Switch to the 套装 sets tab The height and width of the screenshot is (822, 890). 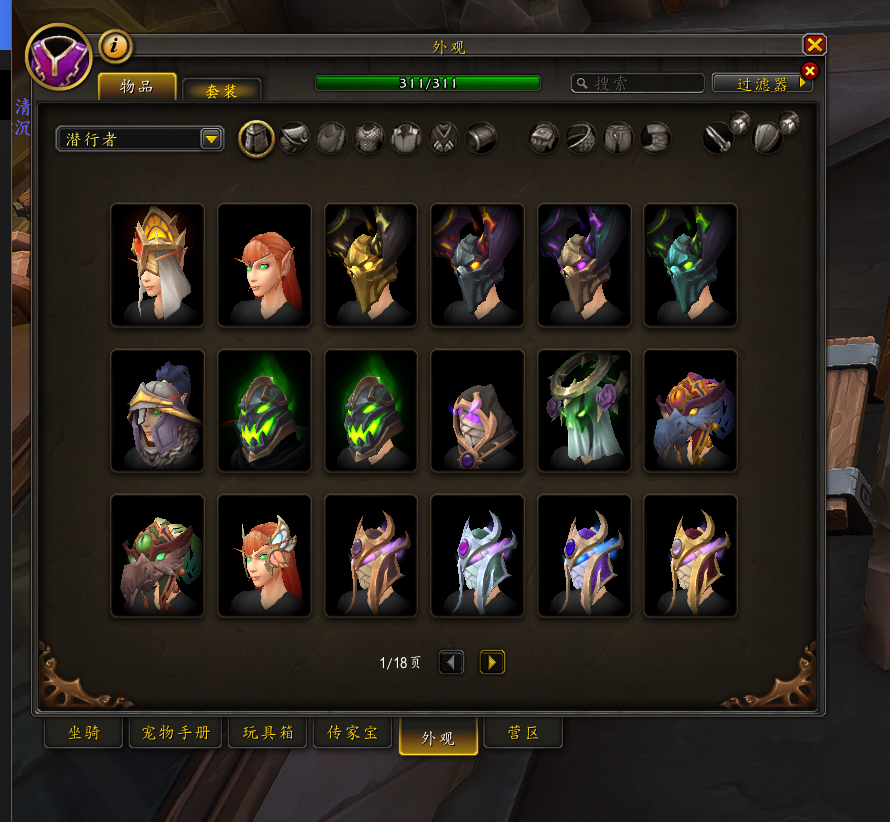[221, 90]
